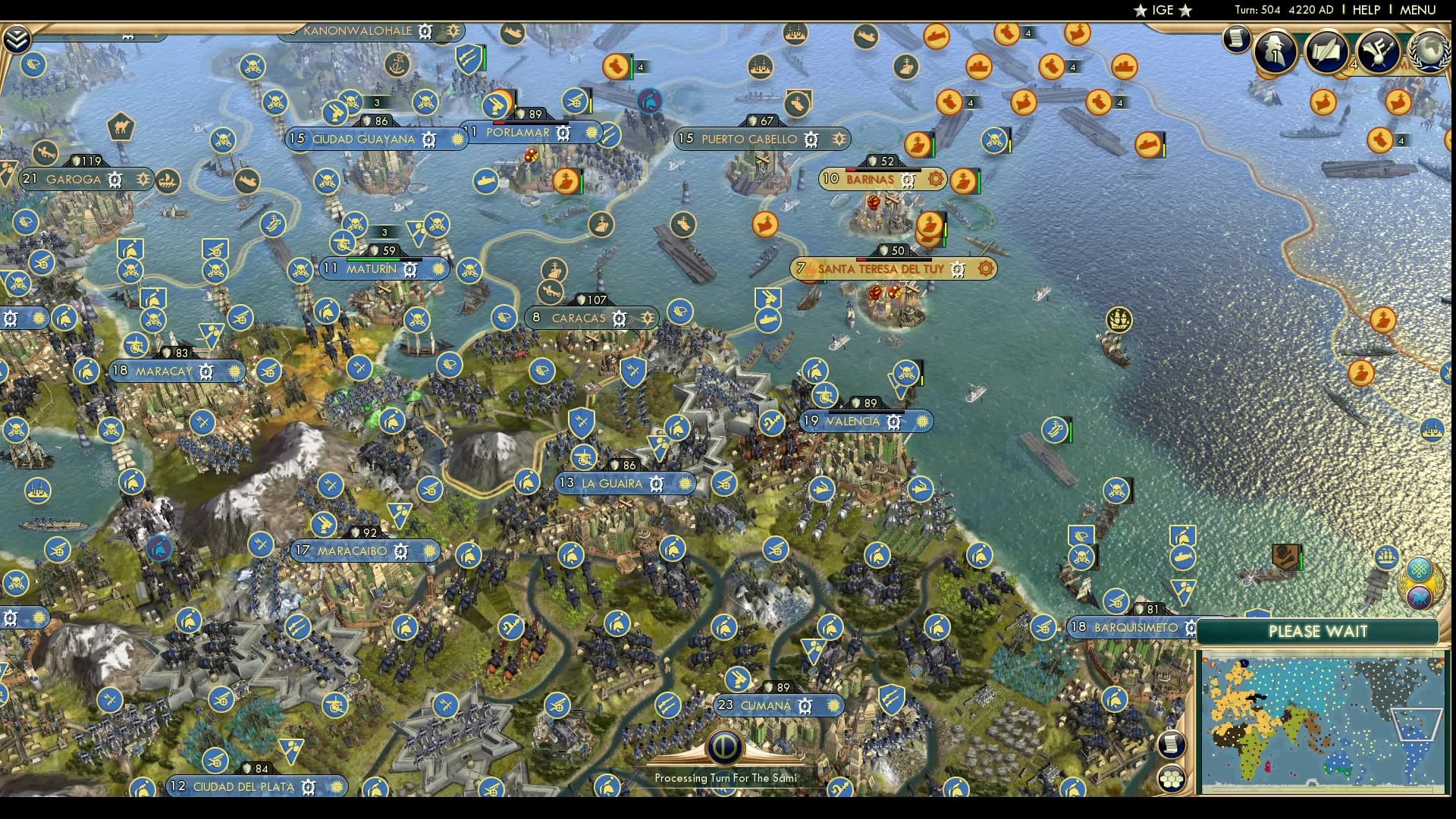Open the notification scroll at top right
Screen dimensions: 1456x819
[1237, 38]
